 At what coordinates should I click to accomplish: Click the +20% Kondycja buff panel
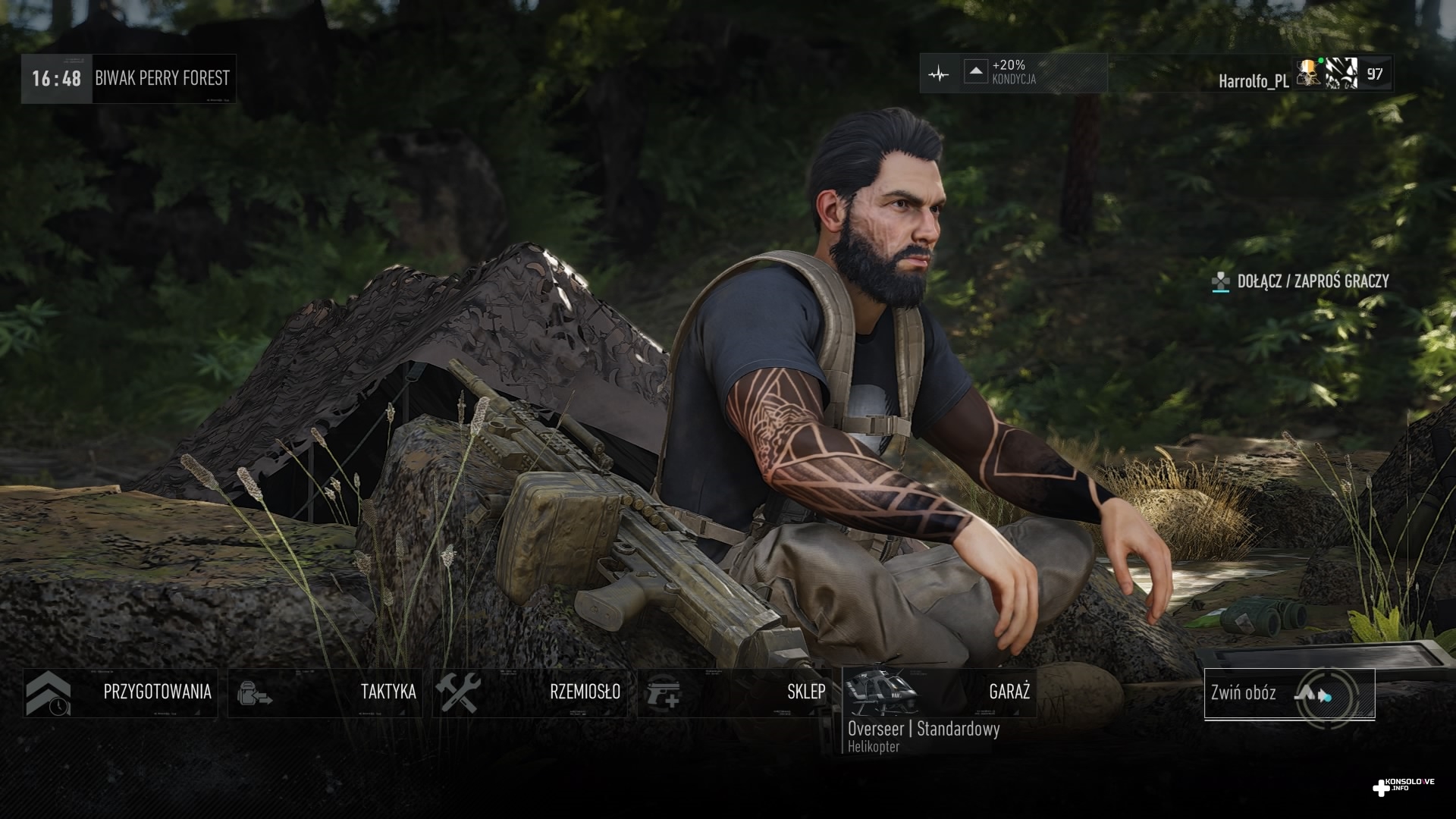click(x=1014, y=74)
